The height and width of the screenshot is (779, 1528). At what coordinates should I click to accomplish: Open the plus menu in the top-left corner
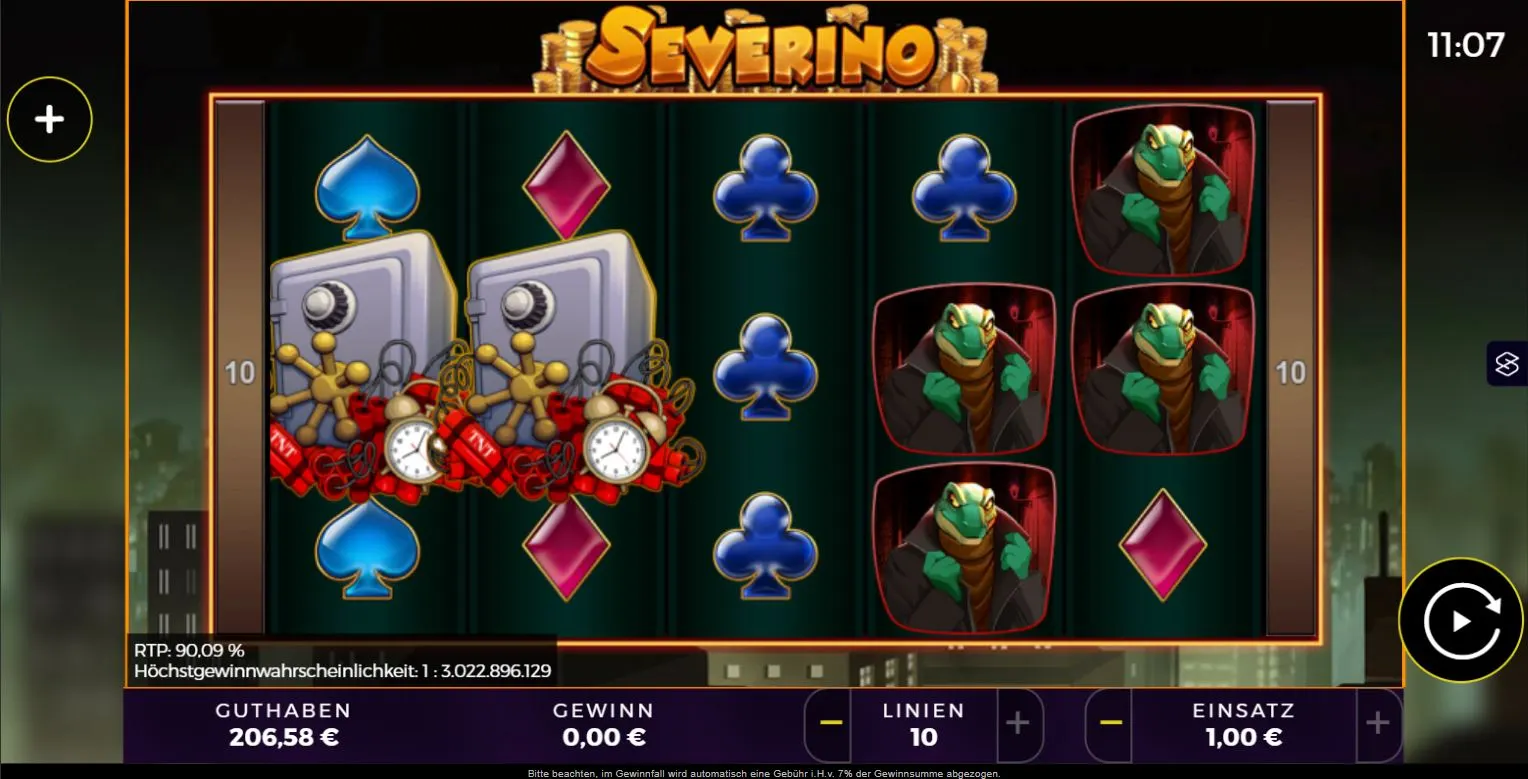pyautogui.click(x=49, y=118)
